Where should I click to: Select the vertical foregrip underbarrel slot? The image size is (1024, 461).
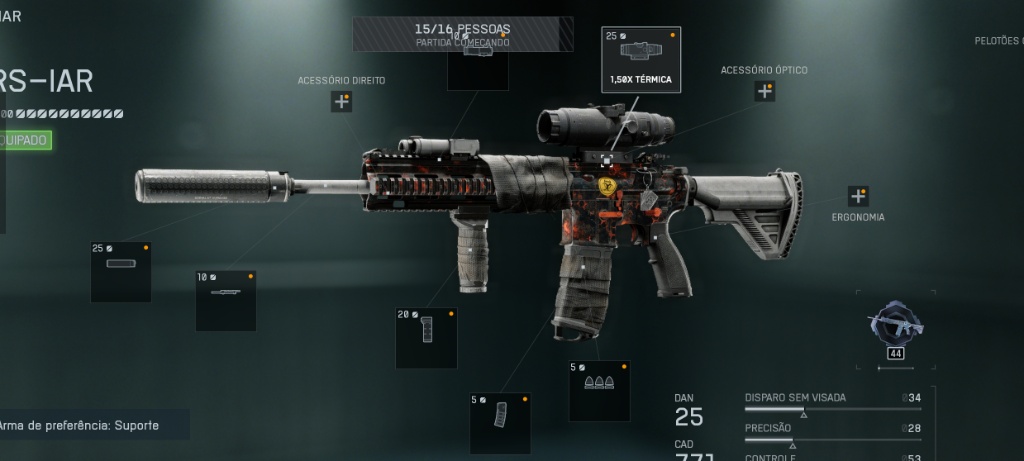(426, 337)
